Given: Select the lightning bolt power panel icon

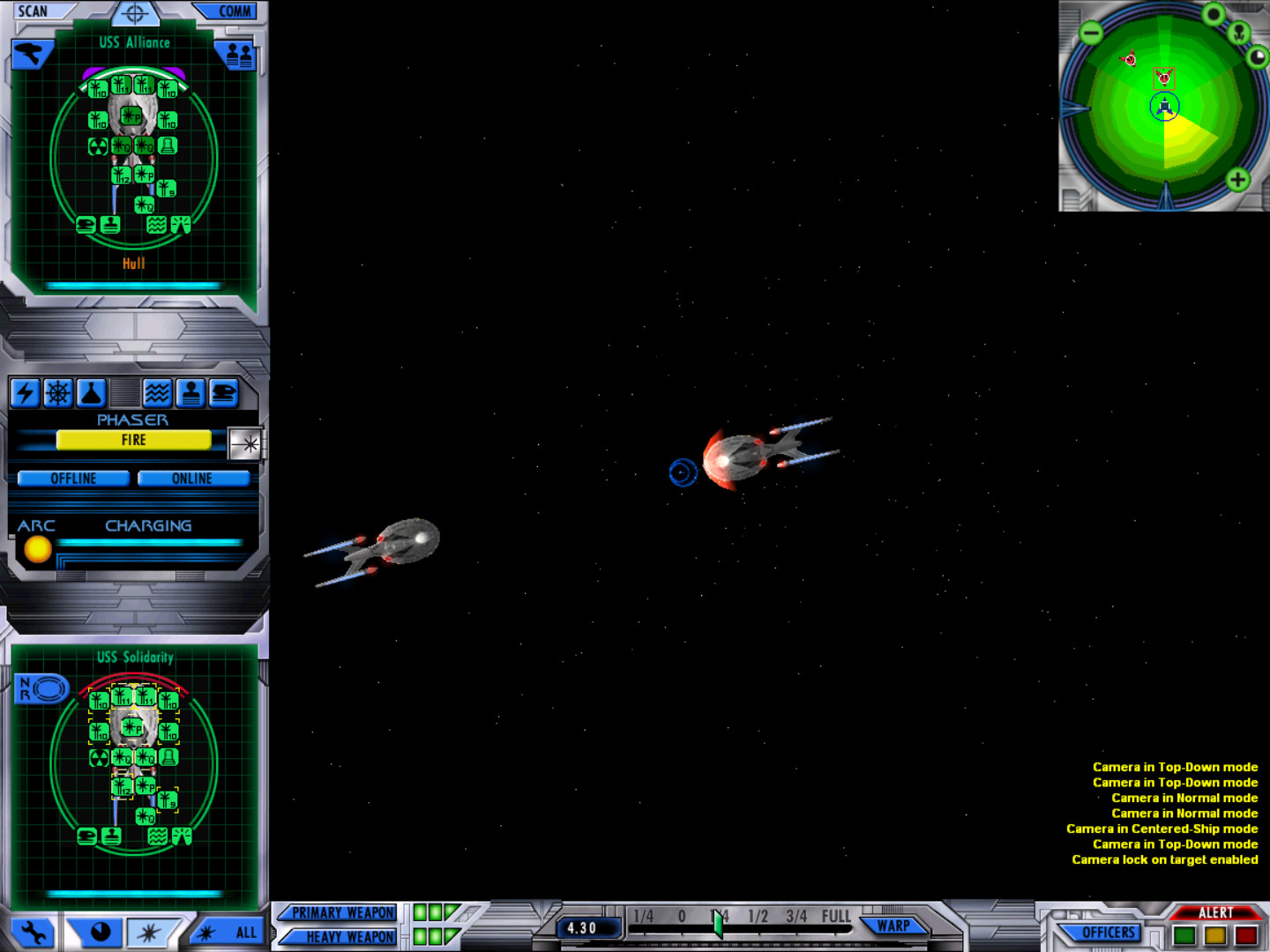Looking at the screenshot, I should tap(25, 393).
